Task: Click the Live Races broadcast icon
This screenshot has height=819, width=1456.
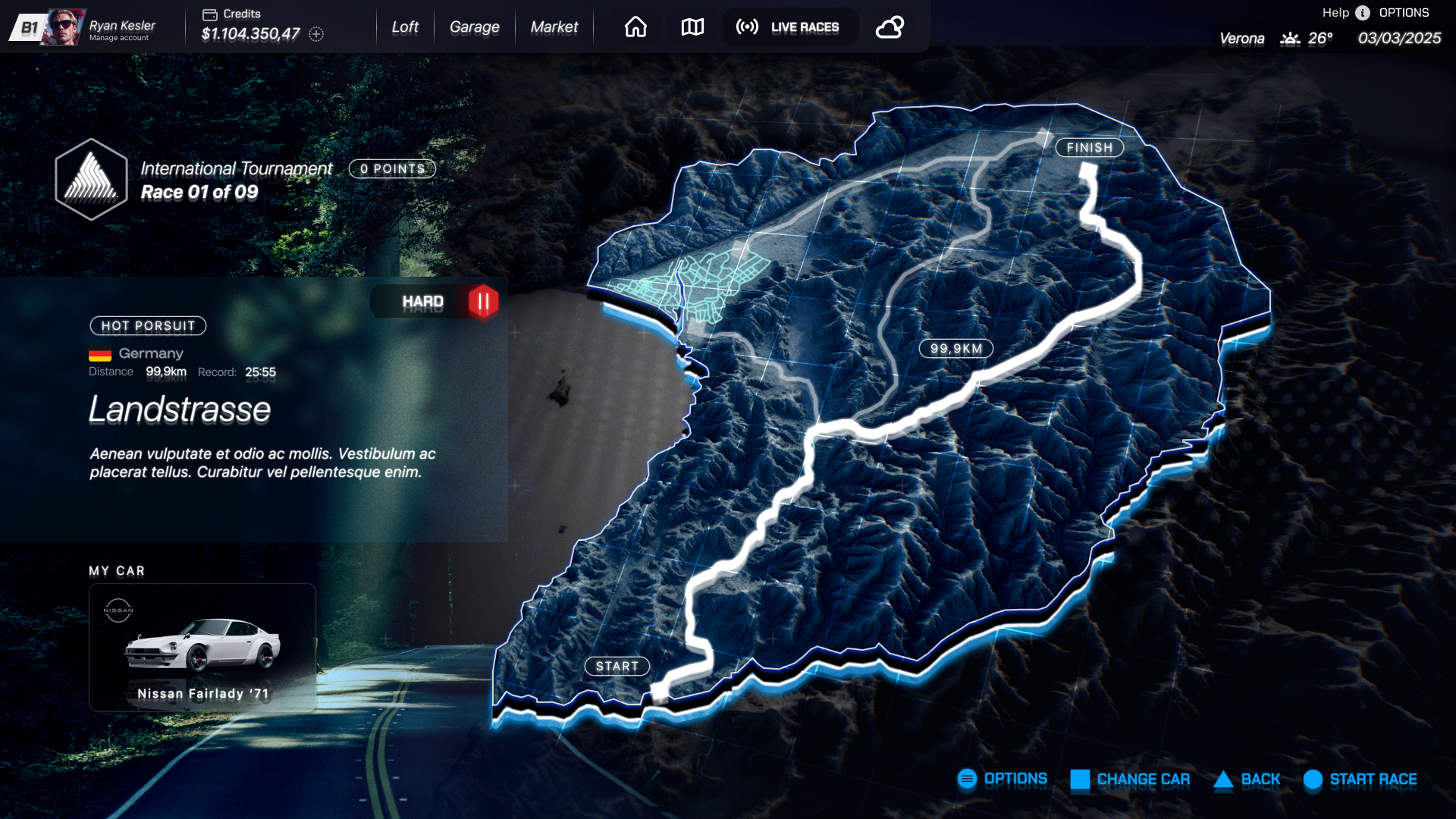Action: [746, 27]
